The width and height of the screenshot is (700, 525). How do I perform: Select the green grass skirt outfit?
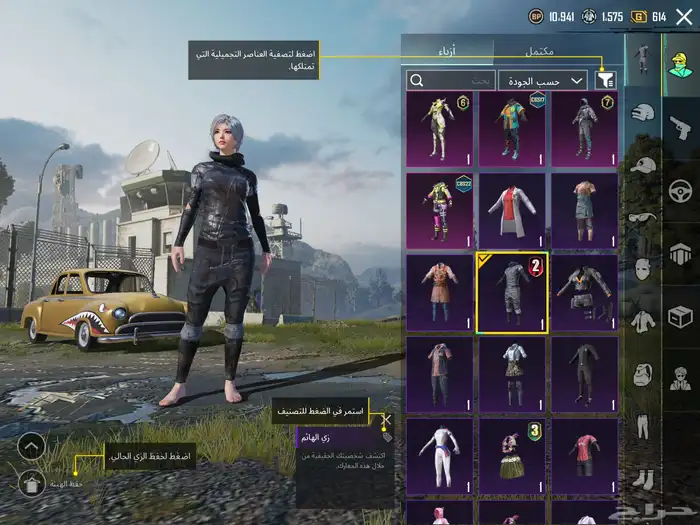(511, 456)
